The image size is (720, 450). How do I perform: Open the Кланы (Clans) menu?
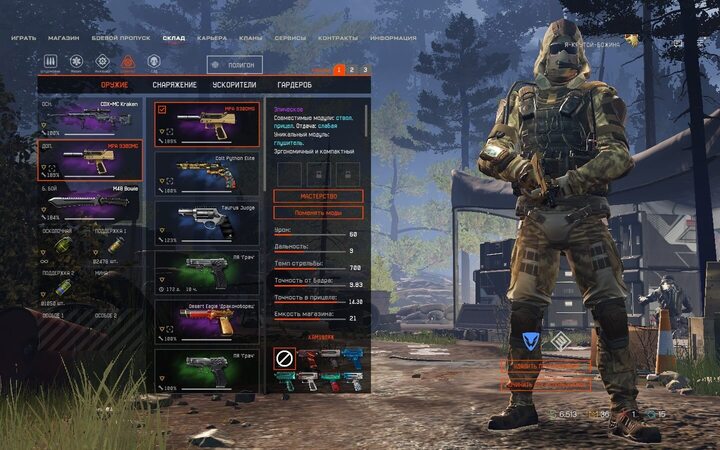252,38
